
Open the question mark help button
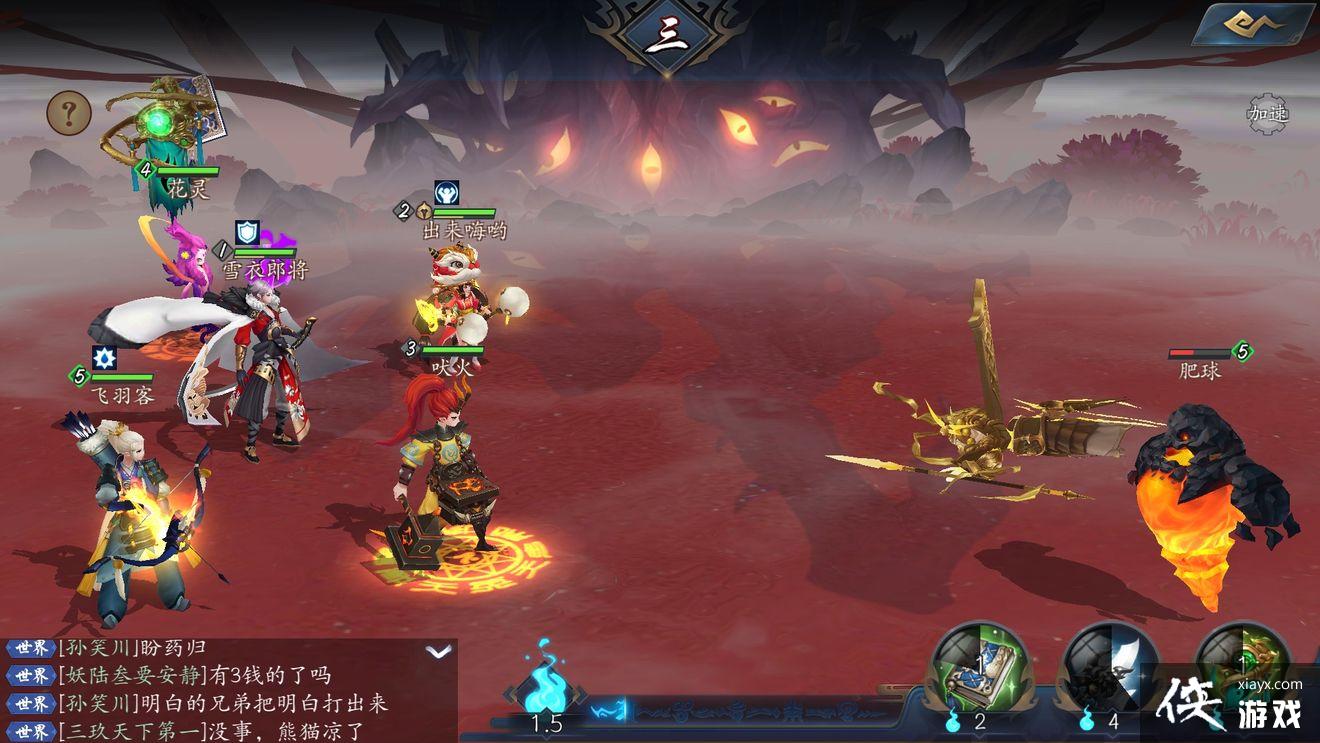(x=69, y=114)
